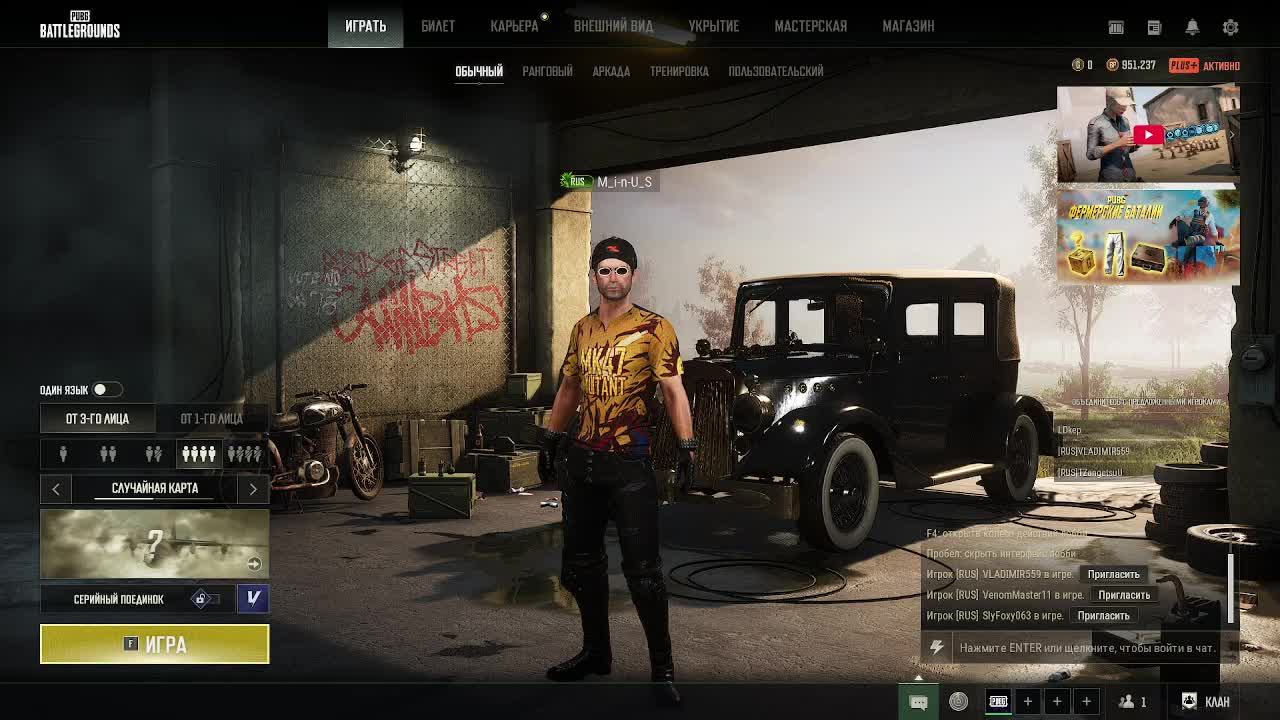Switch to ПОЛЬЗОВАТЕЛЬСКИЙ custom matches
This screenshot has width=1280, height=720.
tap(776, 71)
